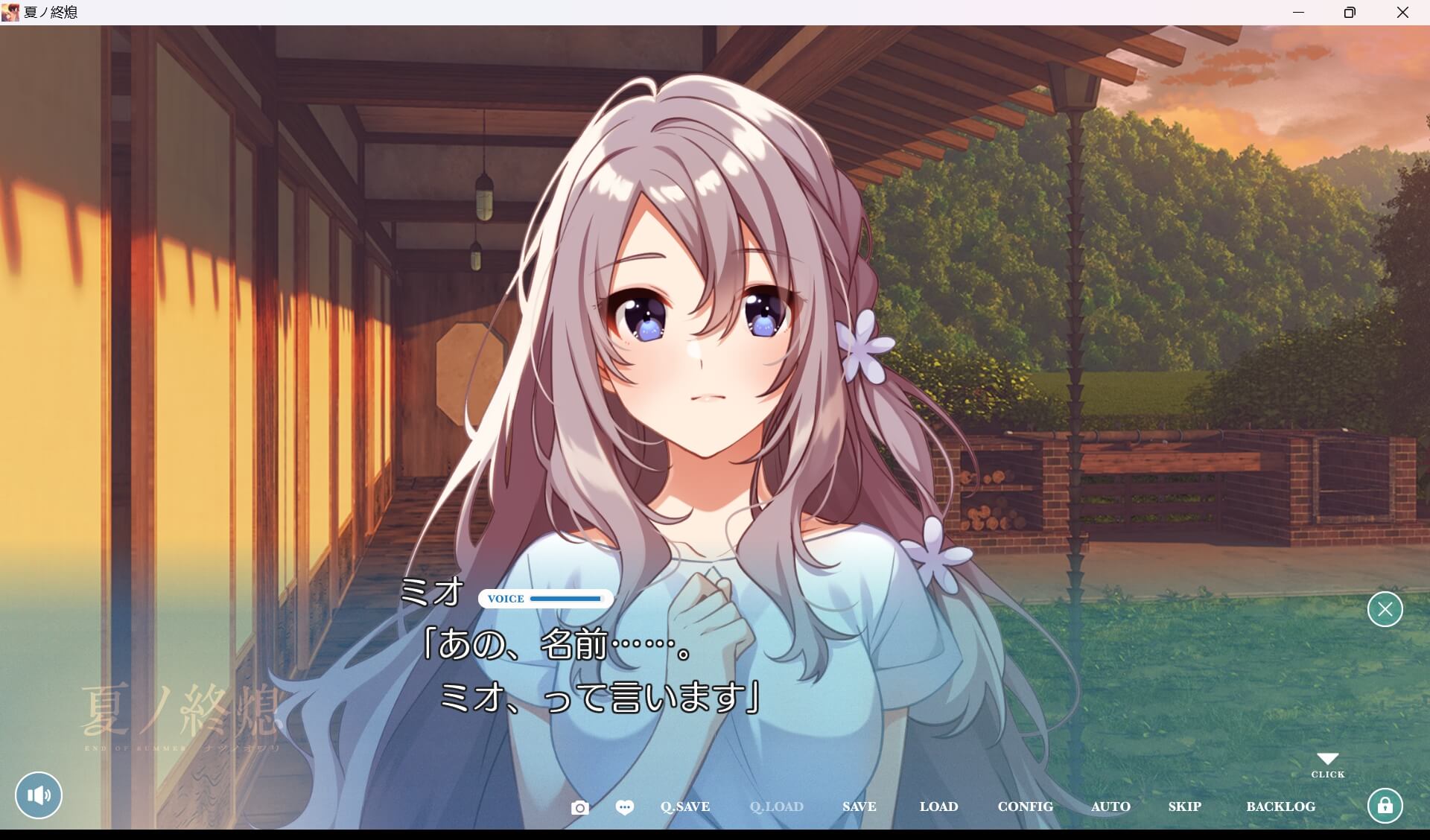Mute audio with the speaker icon
The height and width of the screenshot is (840, 1430).
coord(39,795)
